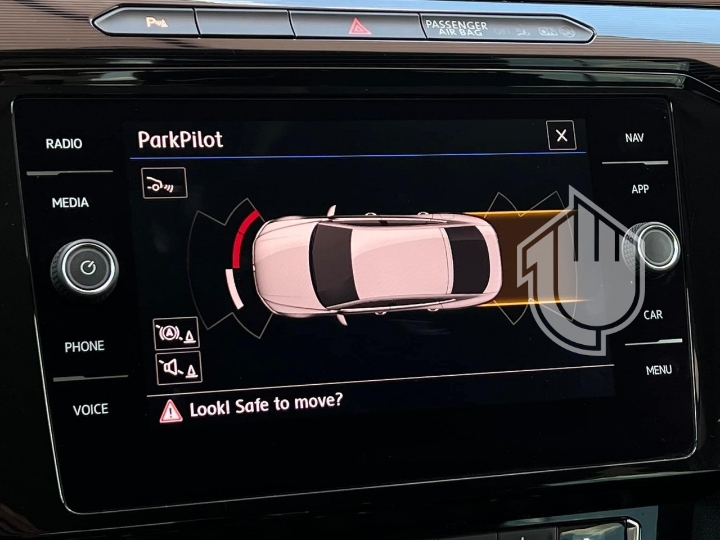Viewport: 720px width, 540px height.
Task: Close the ParkPilot screen with X
Action: (561, 136)
